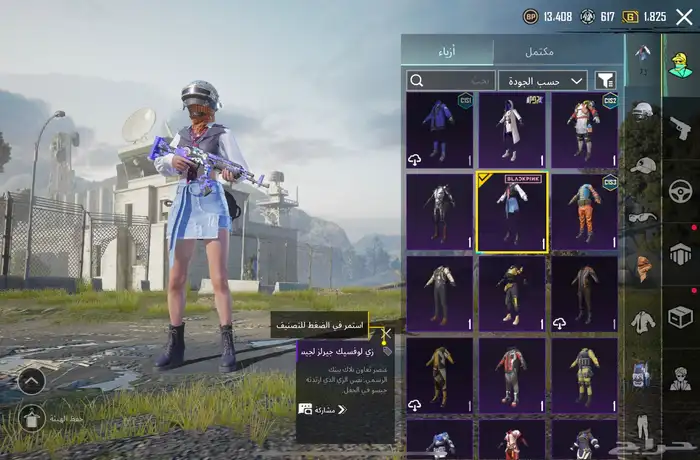
Task: Expand the up-arrow circle button
Action: 31,381
